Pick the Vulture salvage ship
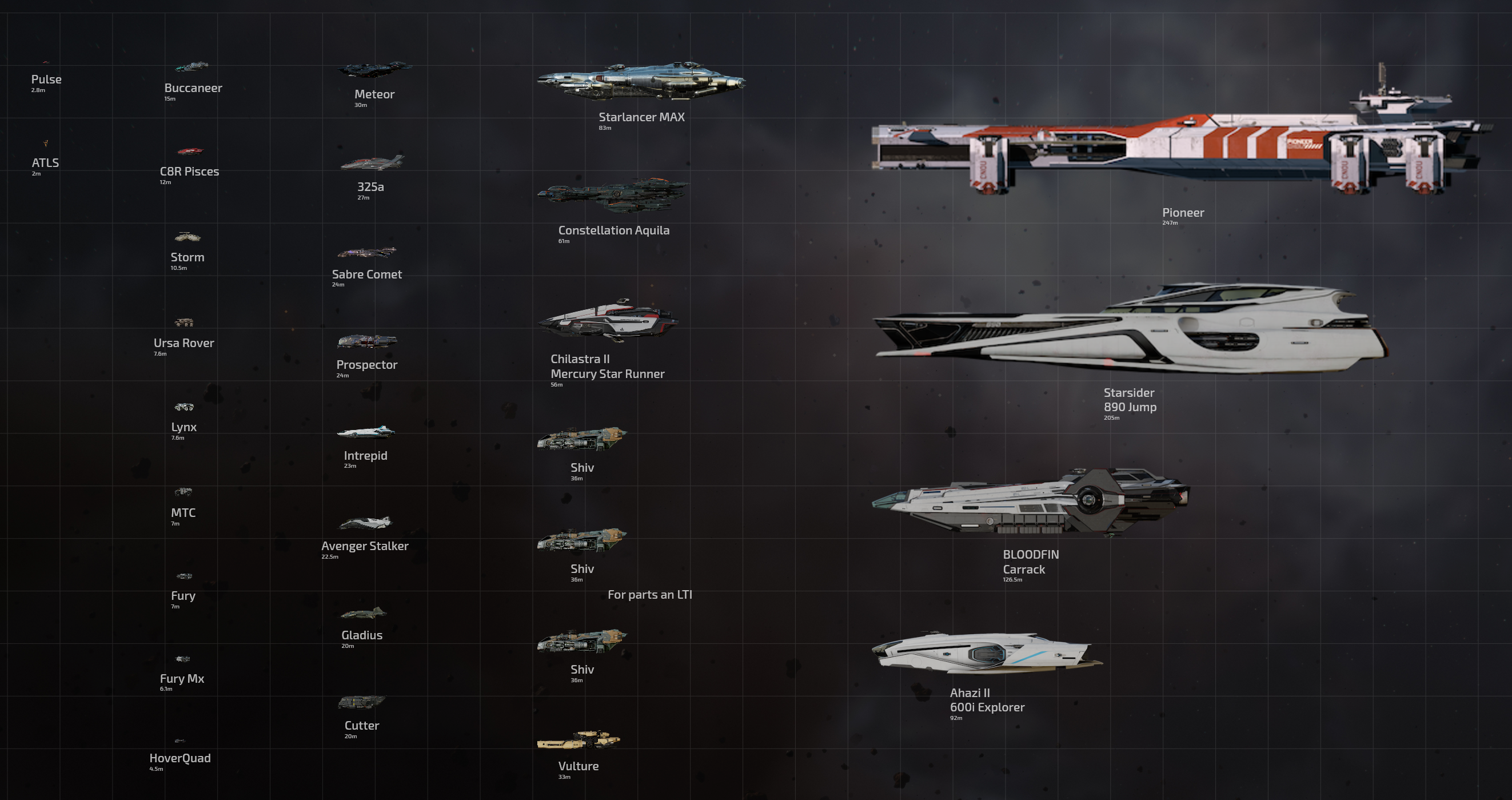 [579, 741]
